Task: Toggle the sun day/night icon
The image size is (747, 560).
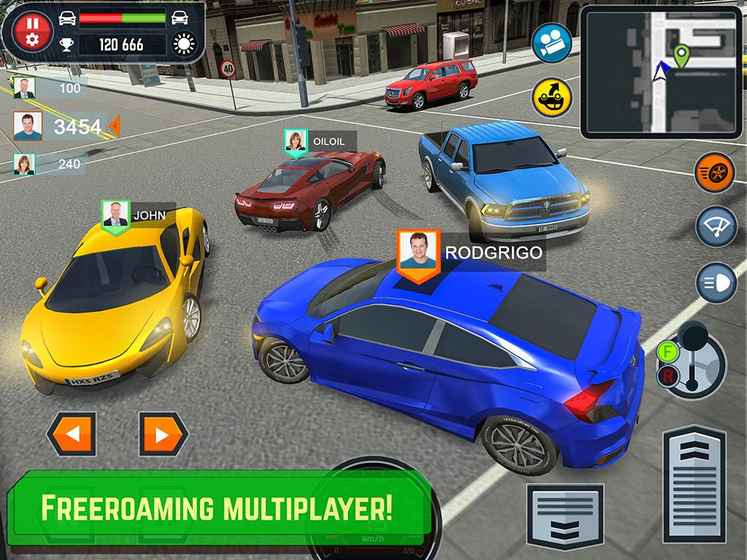Action: [185, 44]
